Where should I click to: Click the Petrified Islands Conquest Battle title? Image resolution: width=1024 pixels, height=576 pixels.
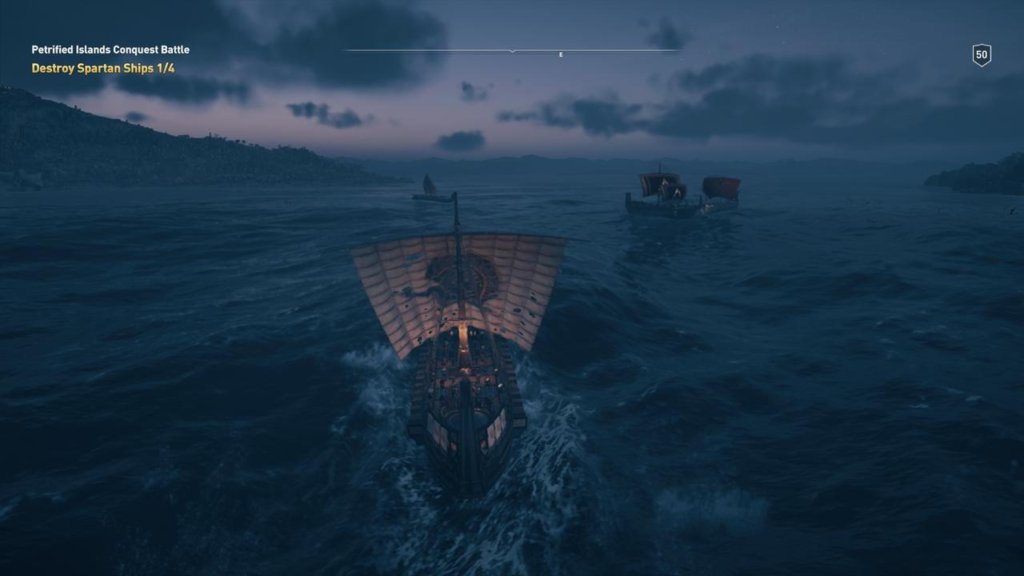[110, 49]
